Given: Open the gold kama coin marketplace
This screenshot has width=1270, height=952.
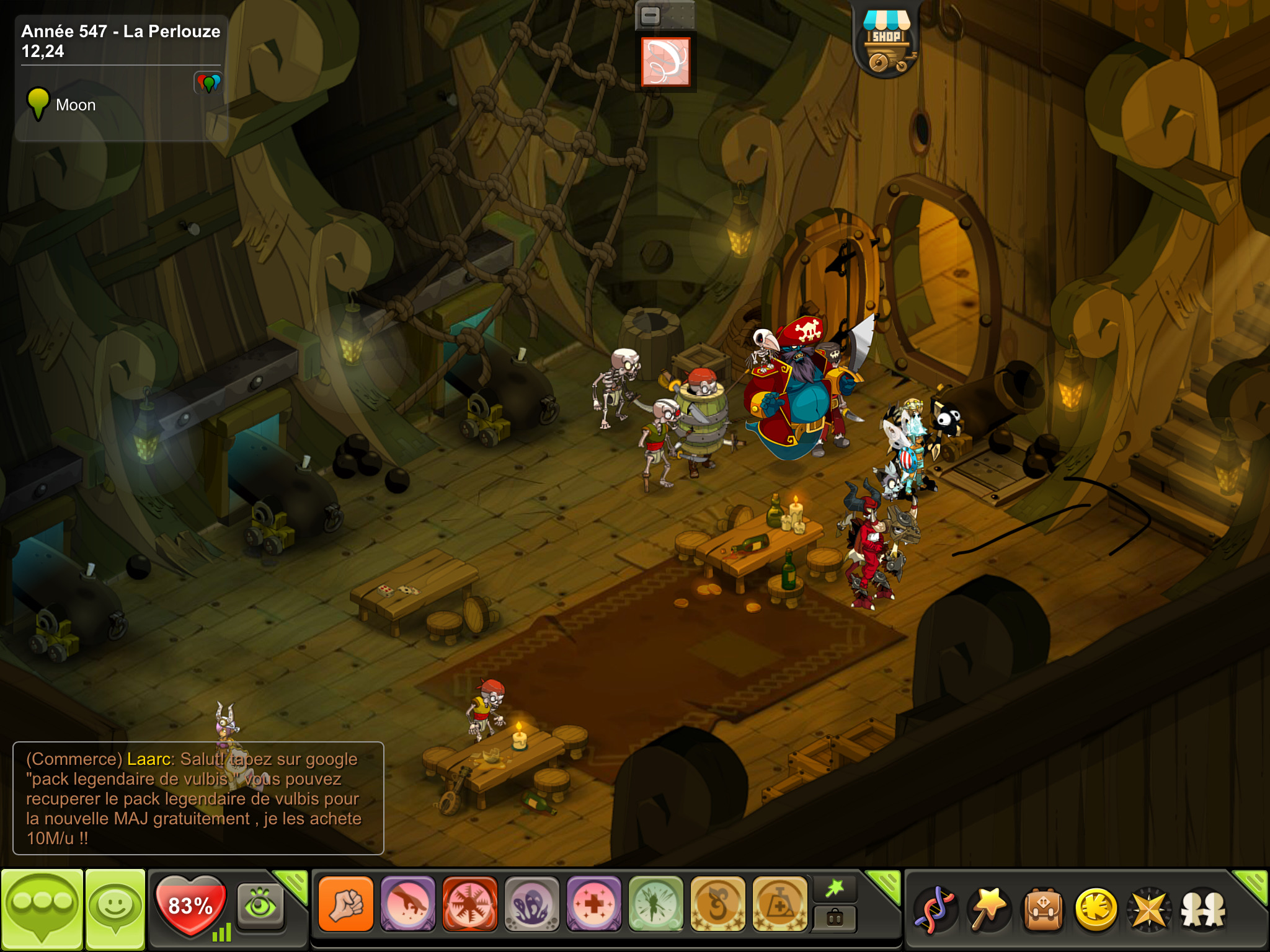Looking at the screenshot, I should [x=1096, y=909].
